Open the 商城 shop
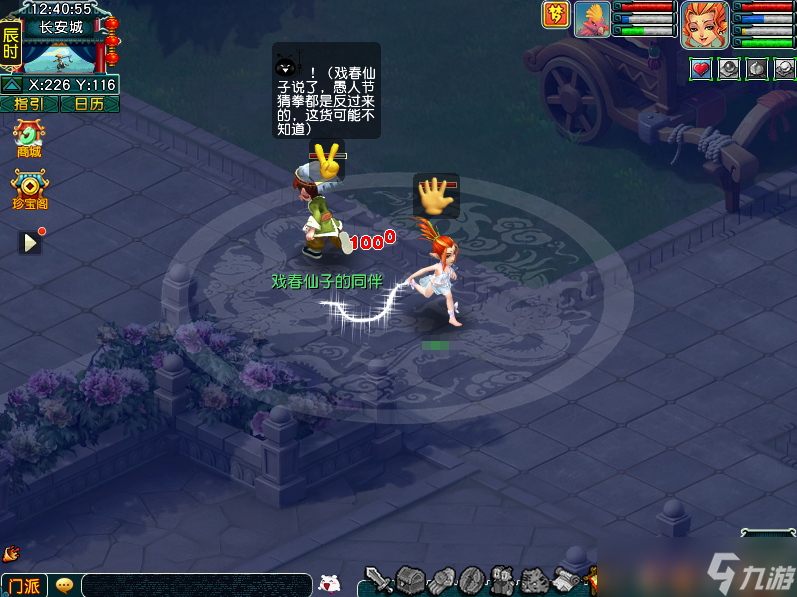 pyautogui.click(x=29, y=137)
